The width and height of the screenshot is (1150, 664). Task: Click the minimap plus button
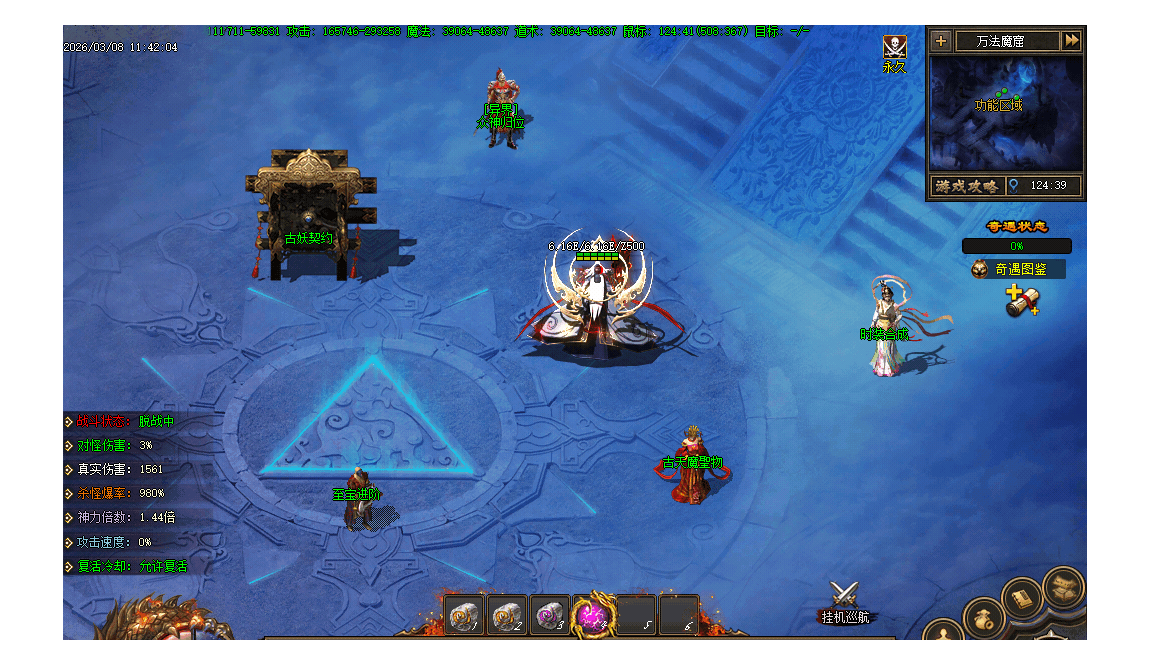940,41
